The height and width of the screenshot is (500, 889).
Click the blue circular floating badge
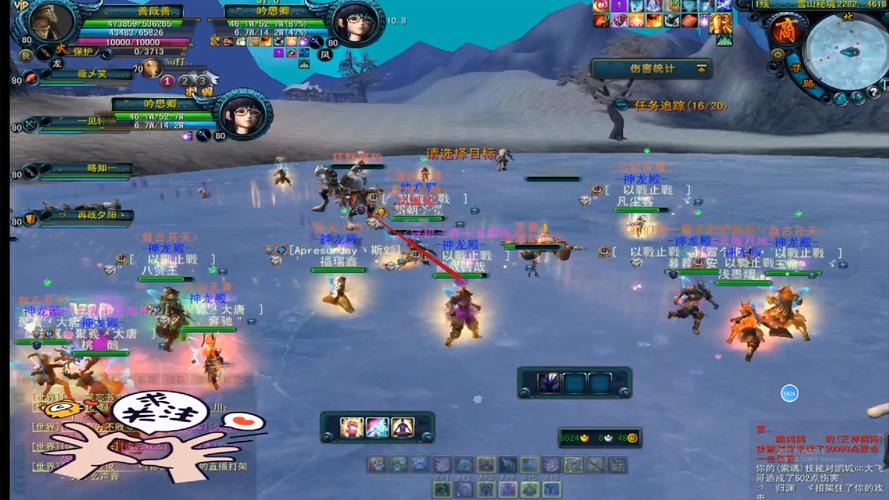coord(788,393)
